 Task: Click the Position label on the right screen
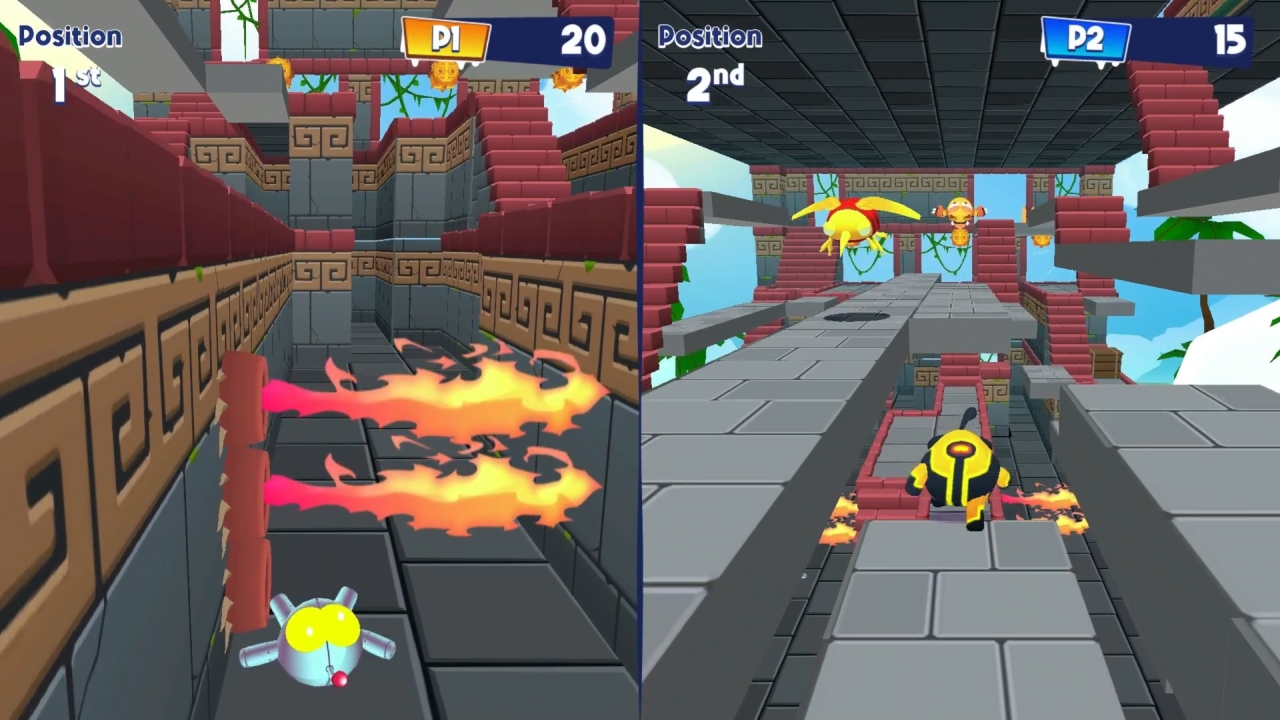[x=710, y=36]
